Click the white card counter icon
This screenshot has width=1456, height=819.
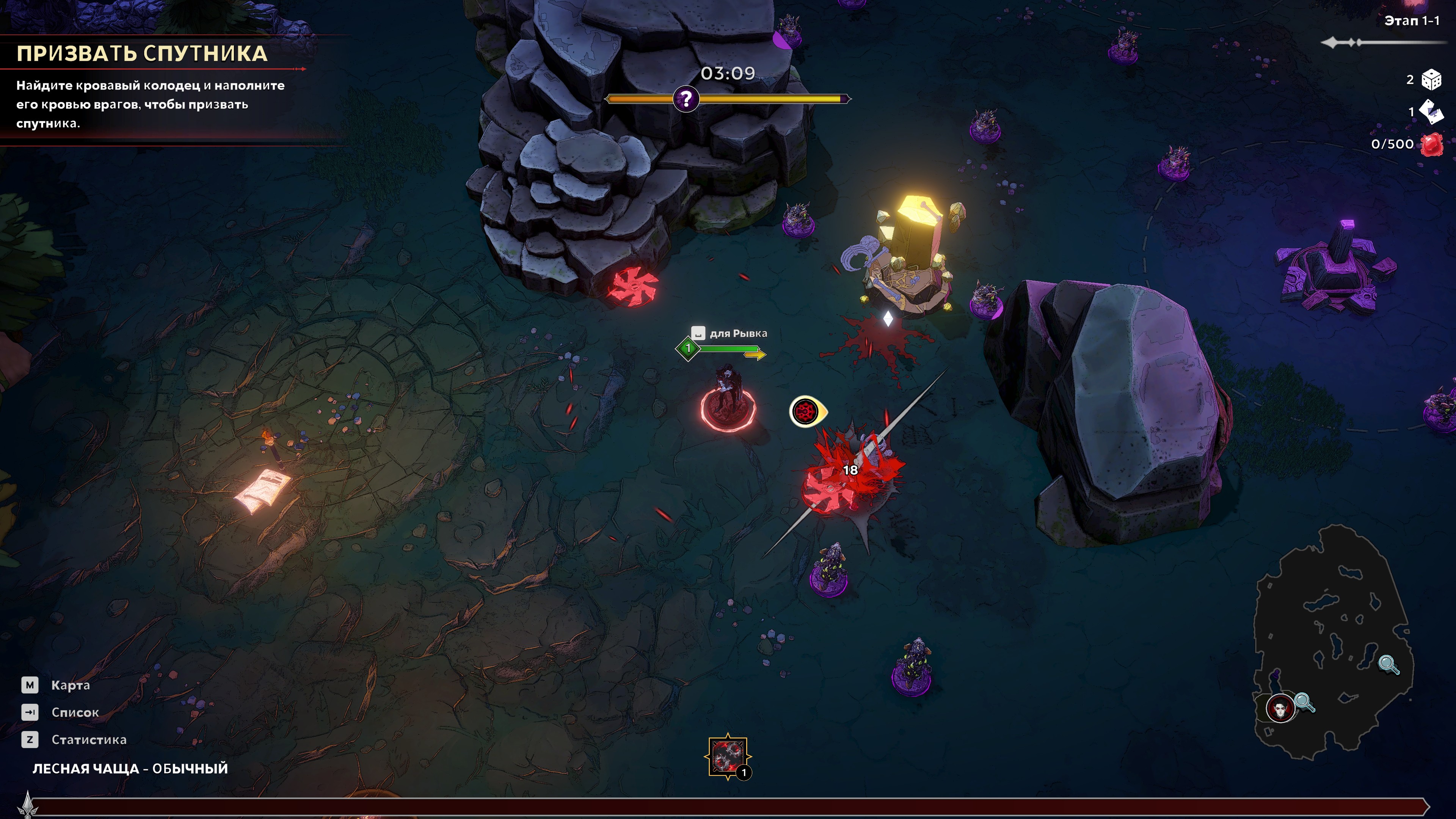tap(1432, 111)
